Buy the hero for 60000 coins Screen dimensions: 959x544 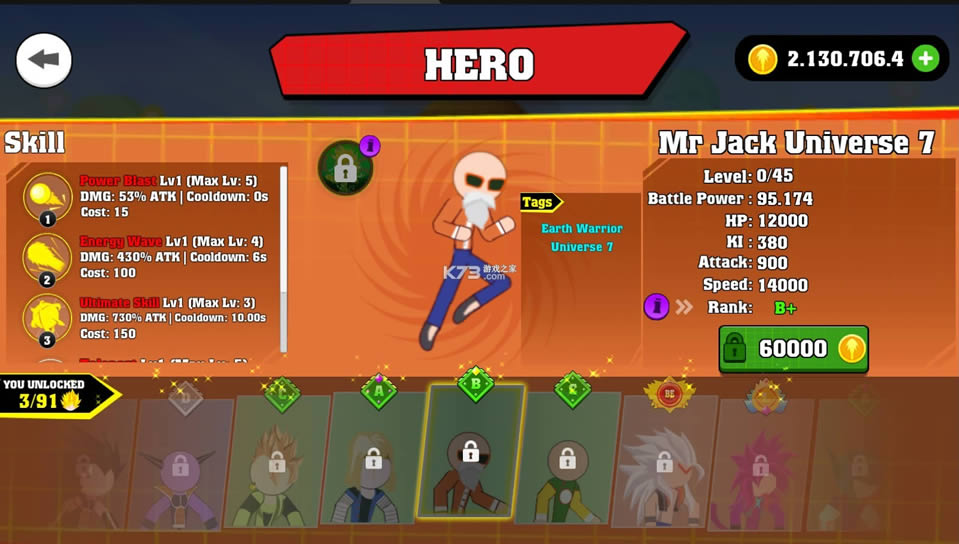tap(793, 348)
